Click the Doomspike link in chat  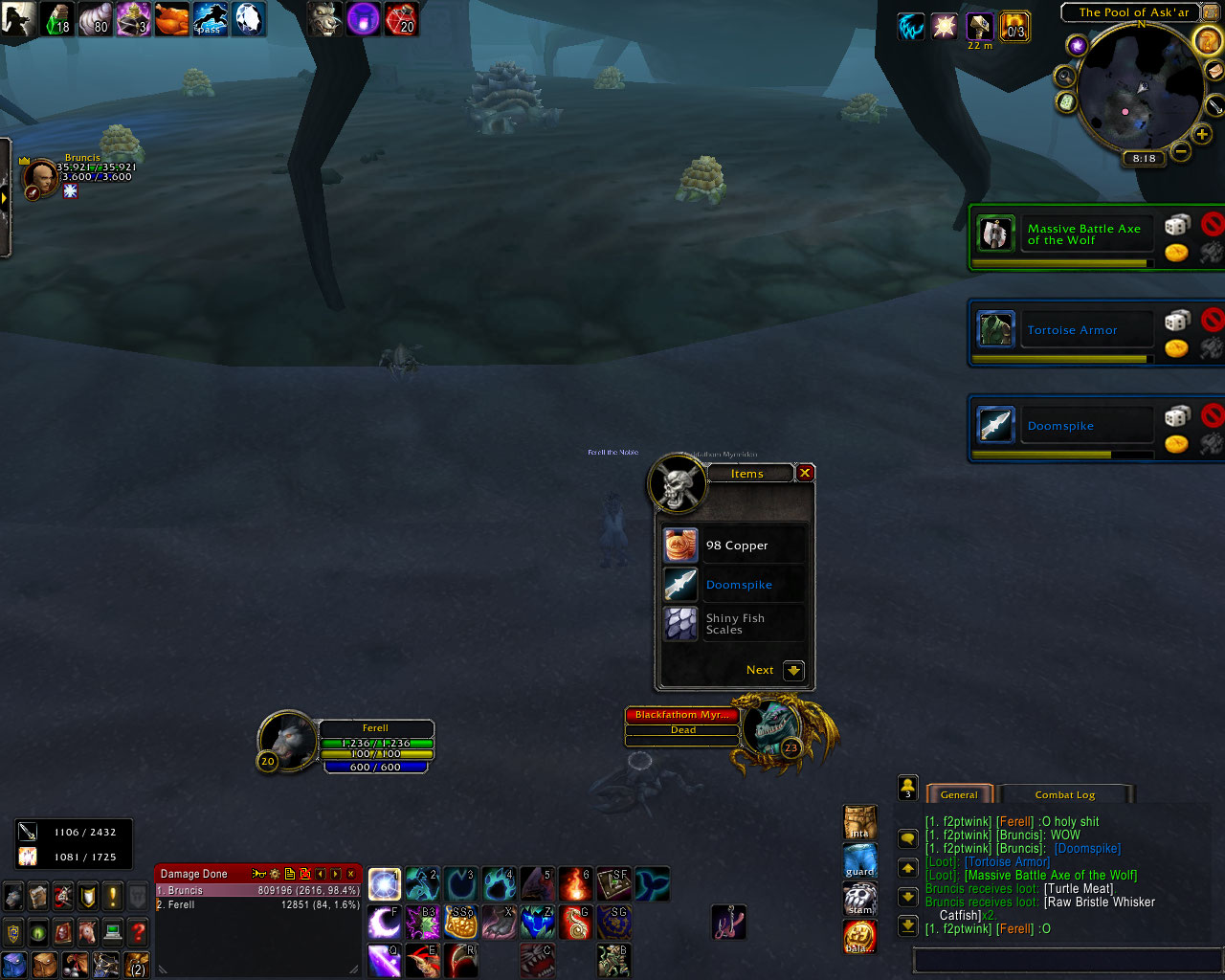tap(1087, 848)
